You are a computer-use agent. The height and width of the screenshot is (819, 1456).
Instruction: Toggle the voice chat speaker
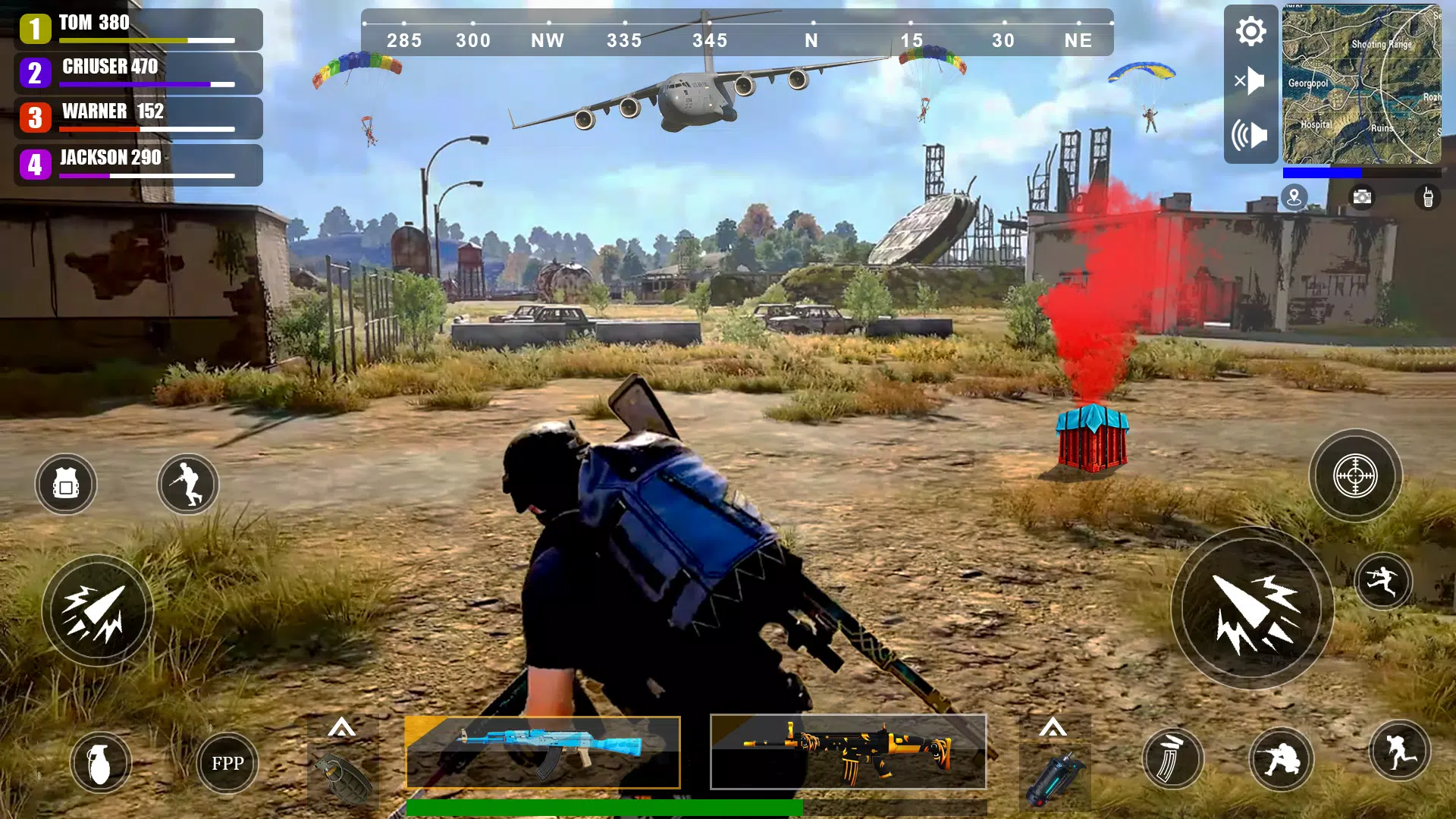click(x=1250, y=133)
